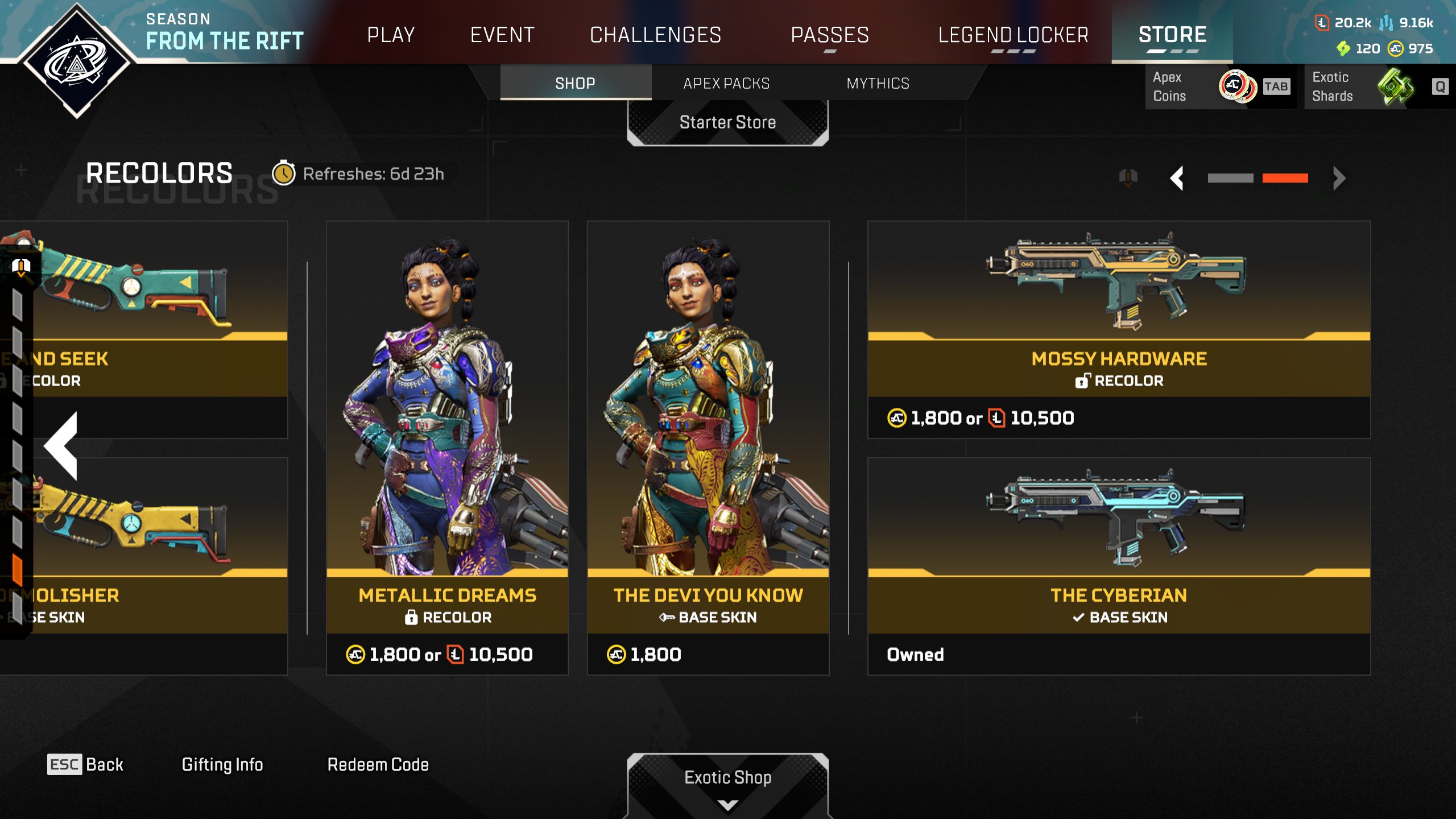The width and height of the screenshot is (1456, 819).
Task: Open The Cyberian owned weapon skin
Action: point(1119,566)
